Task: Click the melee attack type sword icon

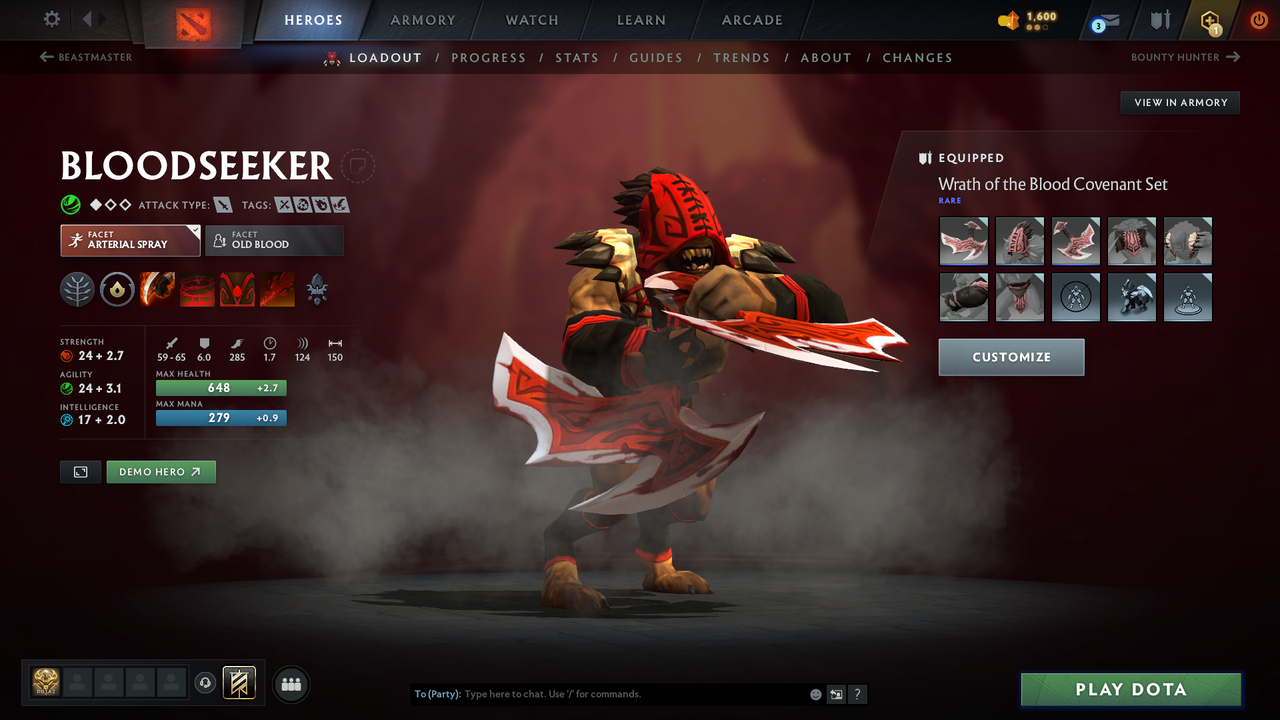Action: pyautogui.click(x=222, y=204)
